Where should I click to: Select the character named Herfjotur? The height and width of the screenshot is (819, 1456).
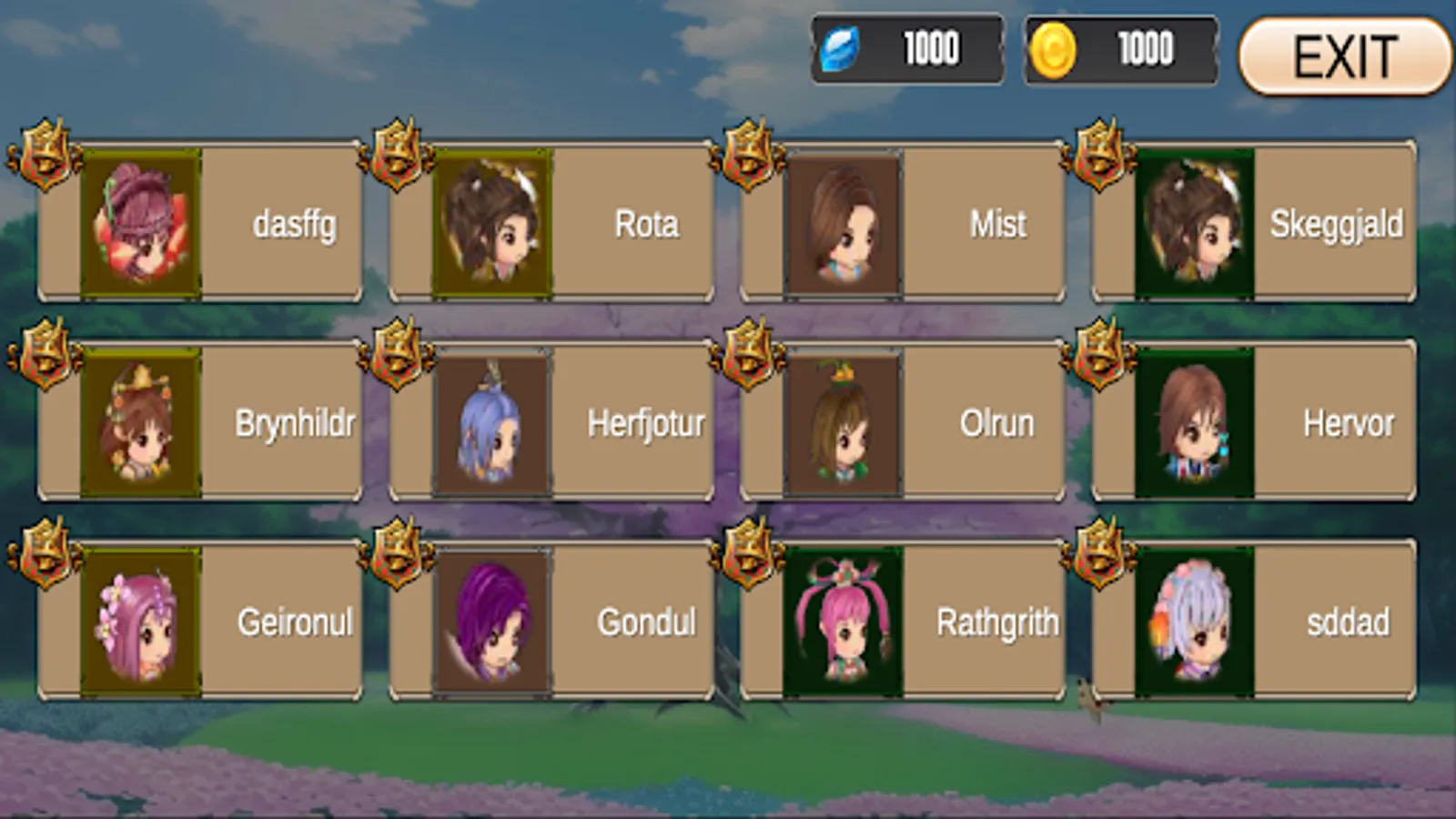[x=491, y=423]
